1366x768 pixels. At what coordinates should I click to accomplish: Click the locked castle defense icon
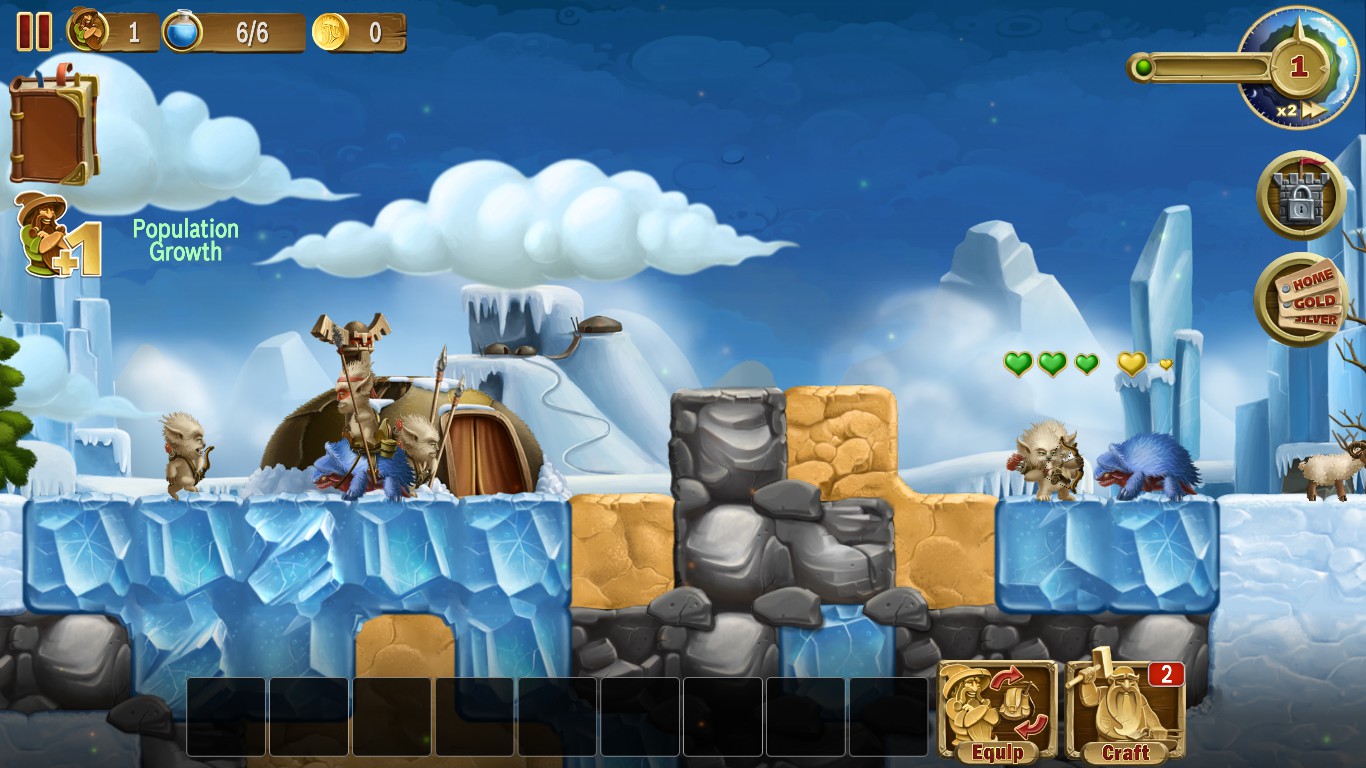tap(1300, 196)
